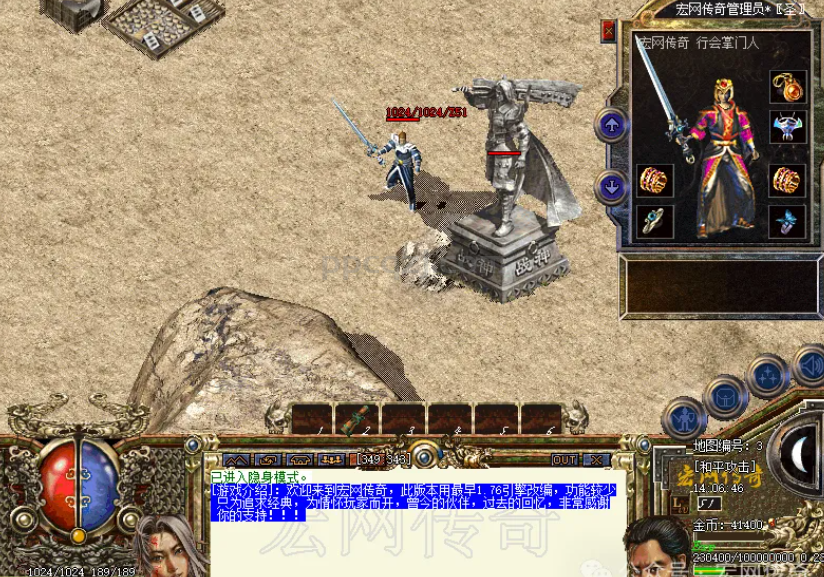The height and width of the screenshot is (577, 824).
Task: Select the left gold bracelet slot
Action: (655, 181)
